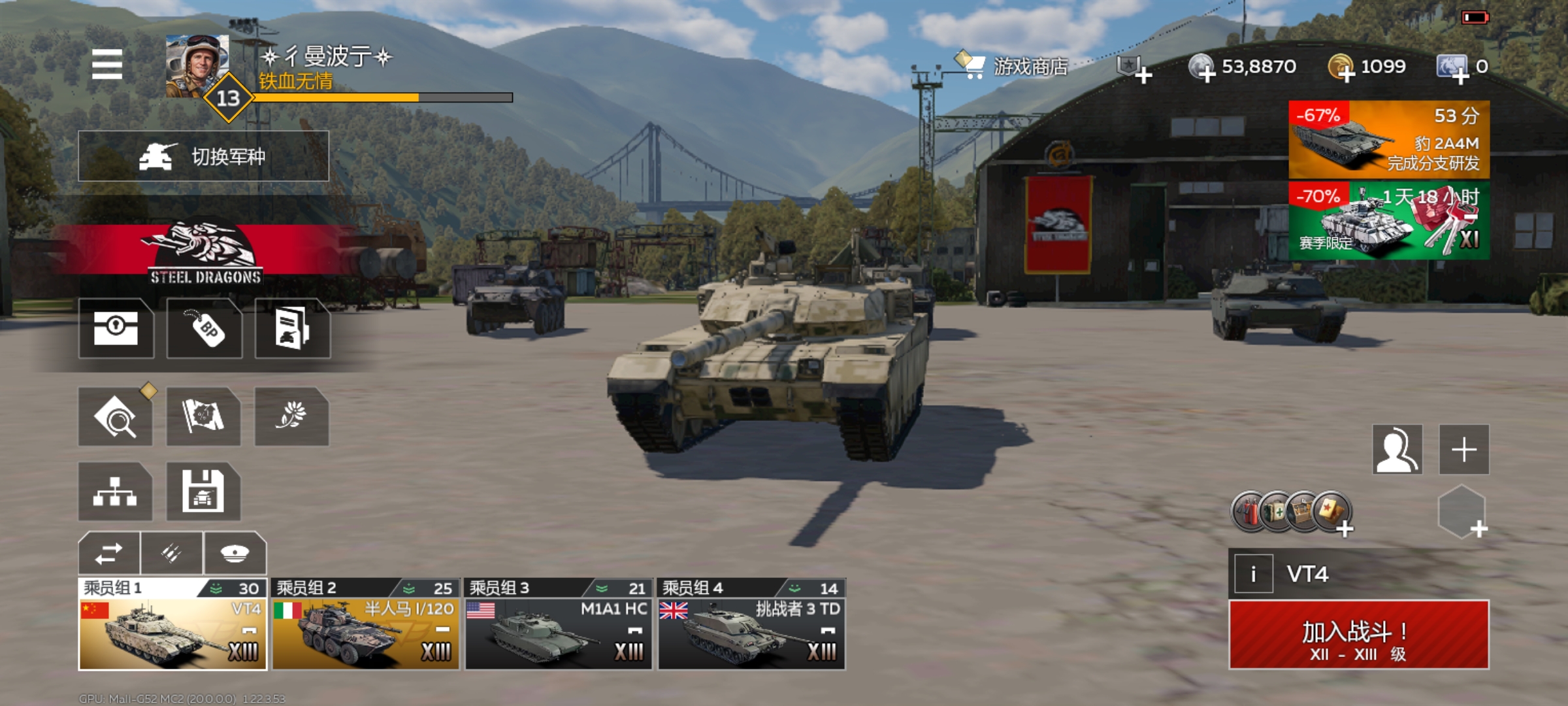Open the research tree icon
Viewport: 1568px width, 706px height.
115,492
